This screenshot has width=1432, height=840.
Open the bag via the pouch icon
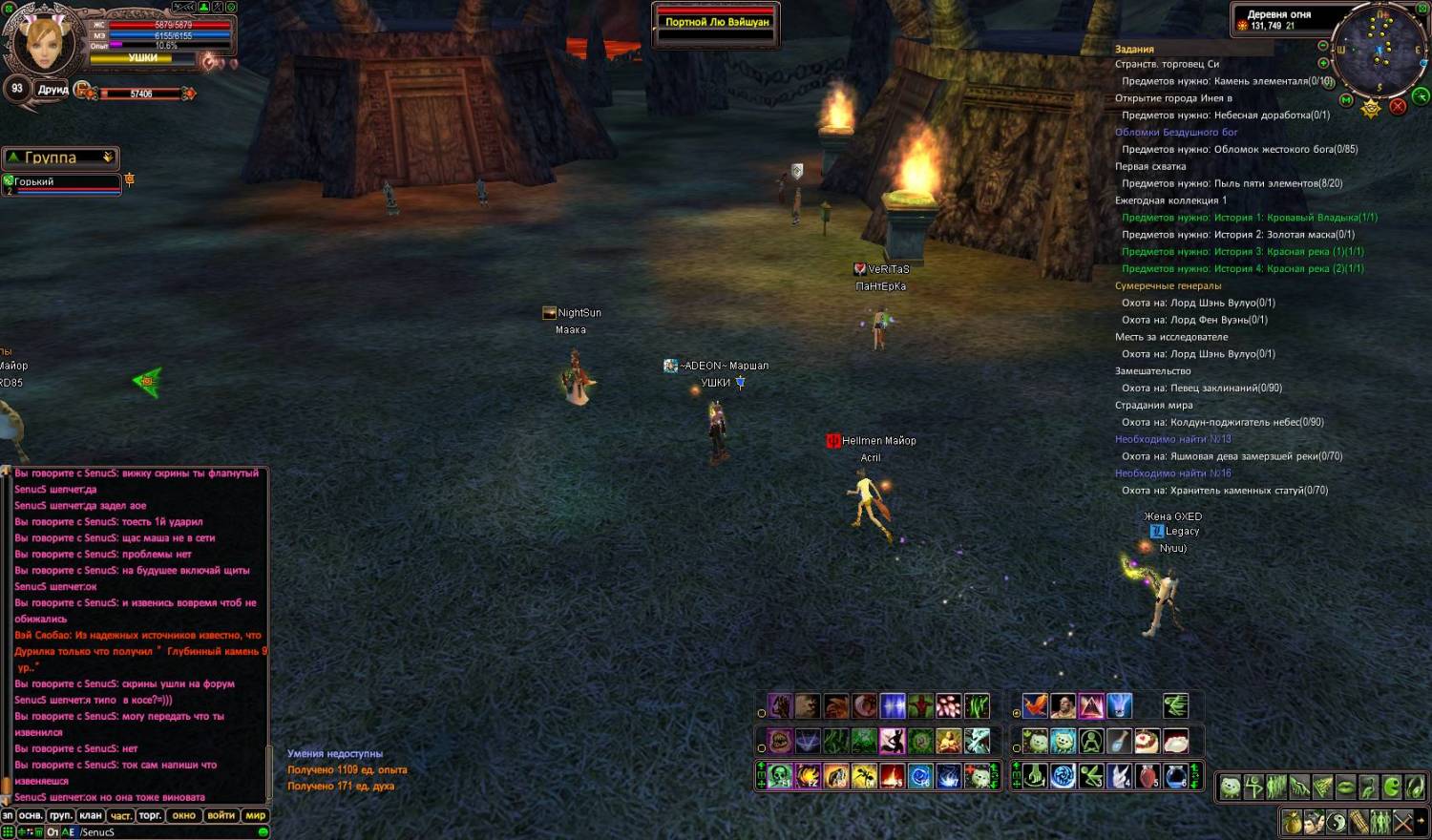(1292, 821)
